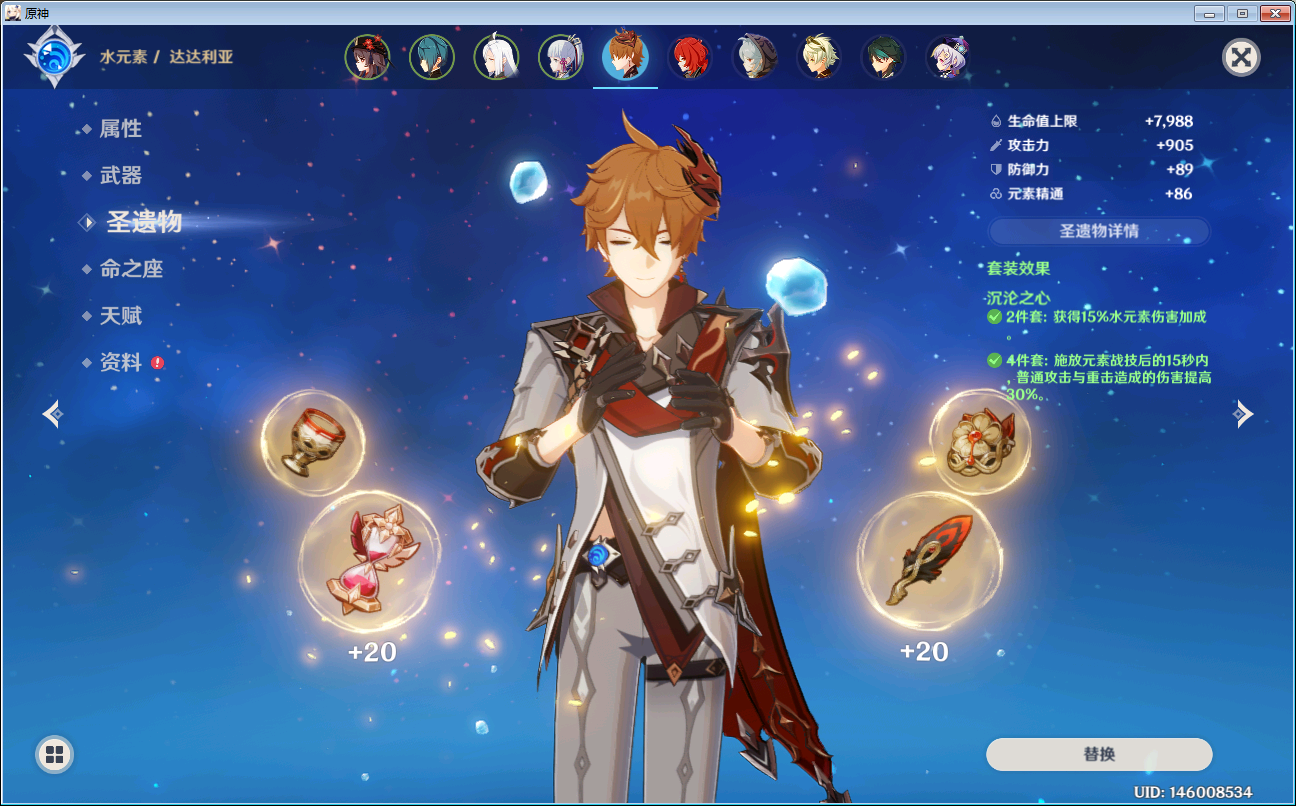Go to the 天赋 talents page
The height and width of the screenshot is (806, 1296).
(120, 316)
